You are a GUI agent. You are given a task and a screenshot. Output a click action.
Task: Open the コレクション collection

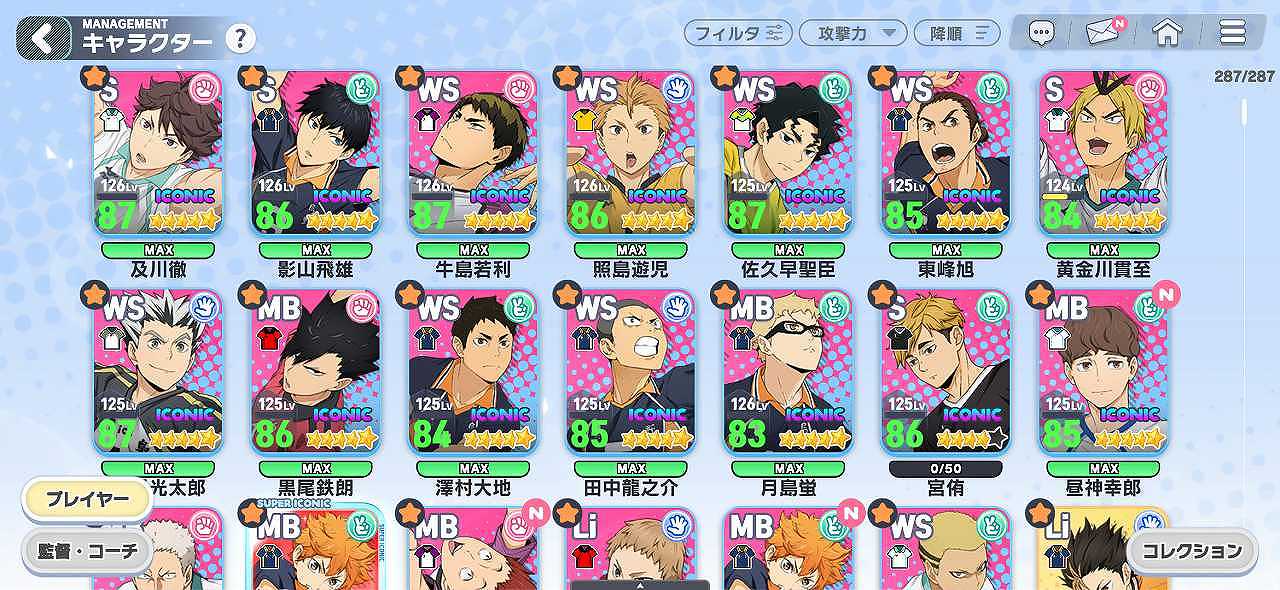1191,551
